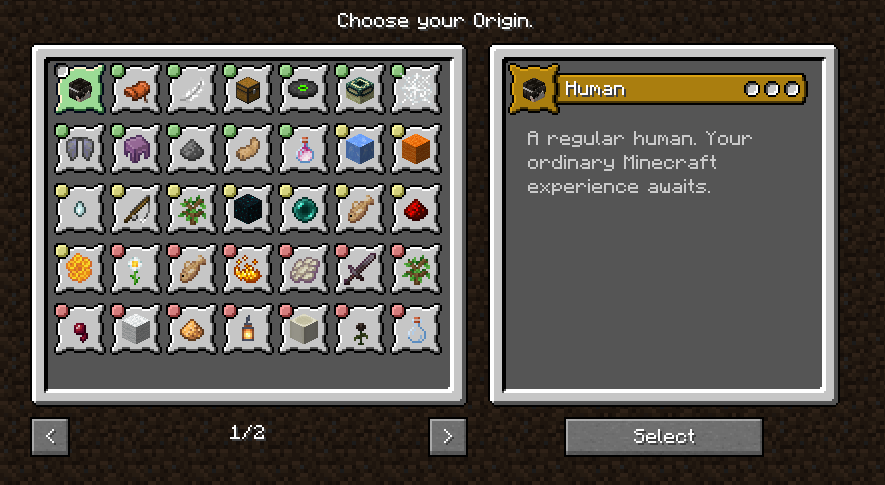Image resolution: width=885 pixels, height=485 pixels.
Task: Go to the next origin page
Action: point(448,436)
